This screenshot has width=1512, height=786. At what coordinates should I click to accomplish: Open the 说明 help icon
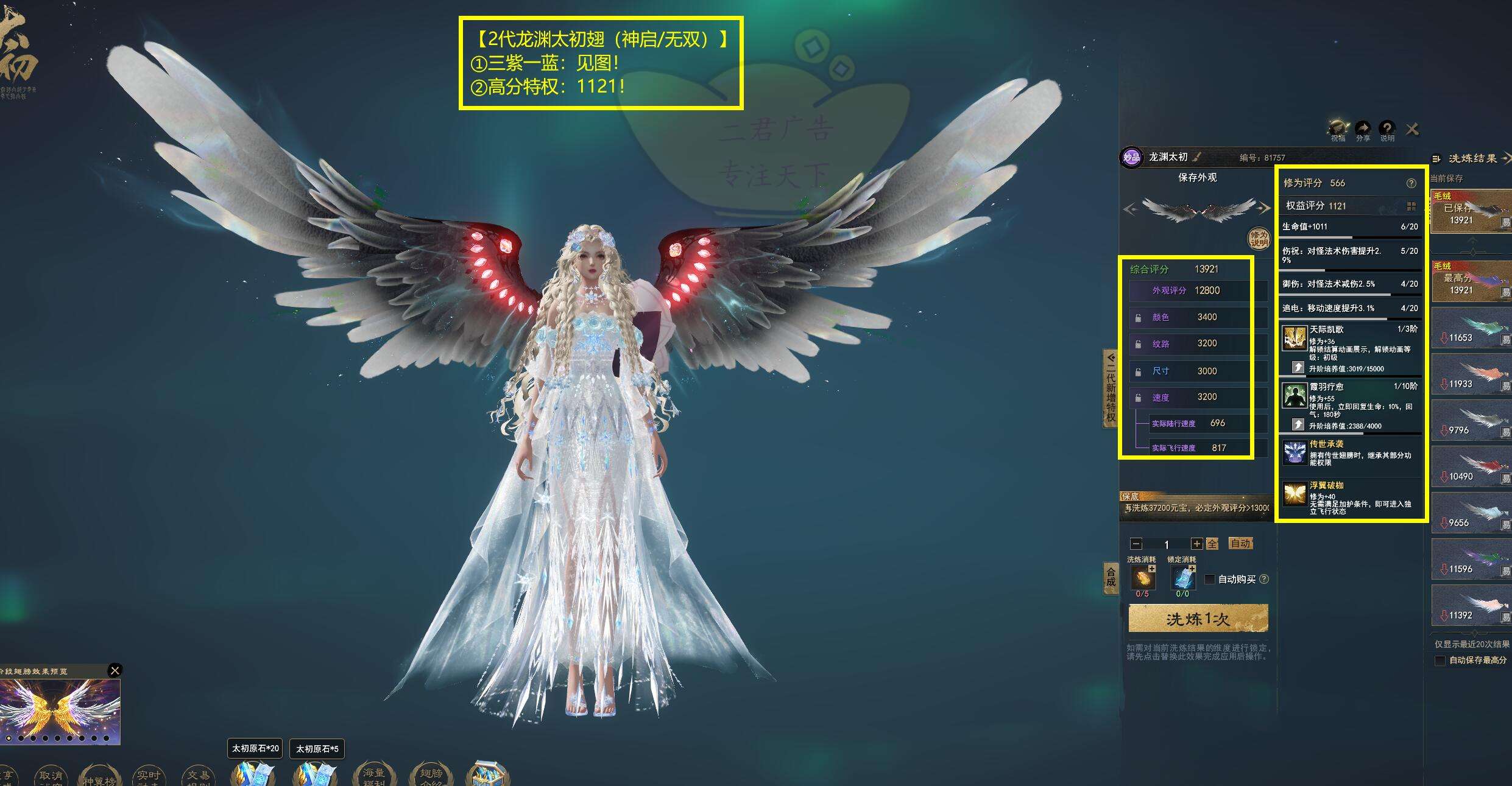point(1387,129)
